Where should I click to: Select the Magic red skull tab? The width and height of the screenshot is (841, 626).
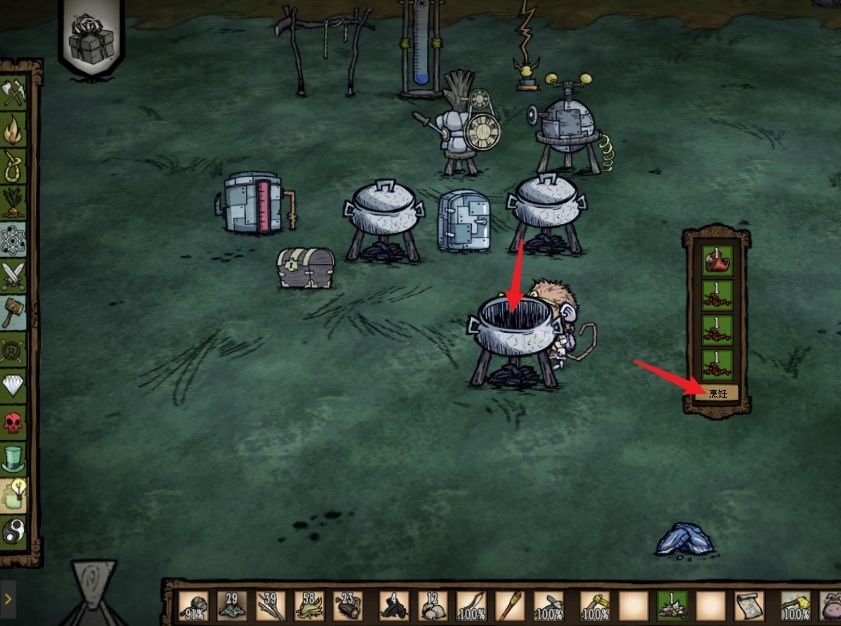click(x=13, y=423)
